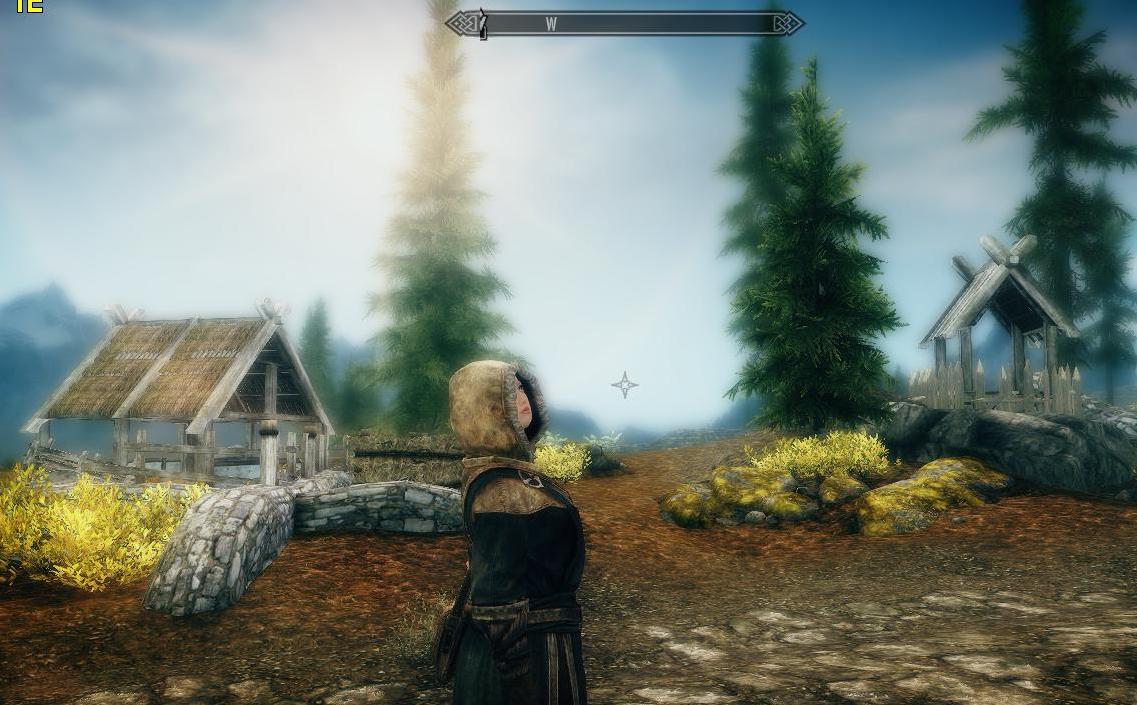
Task: Select the location marker on the compass
Action: click(483, 24)
